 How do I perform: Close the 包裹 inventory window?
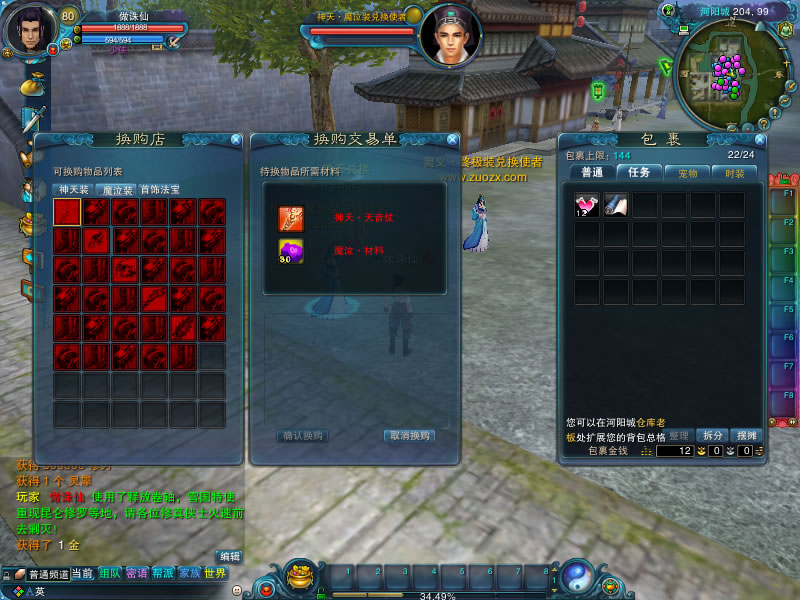(x=761, y=140)
